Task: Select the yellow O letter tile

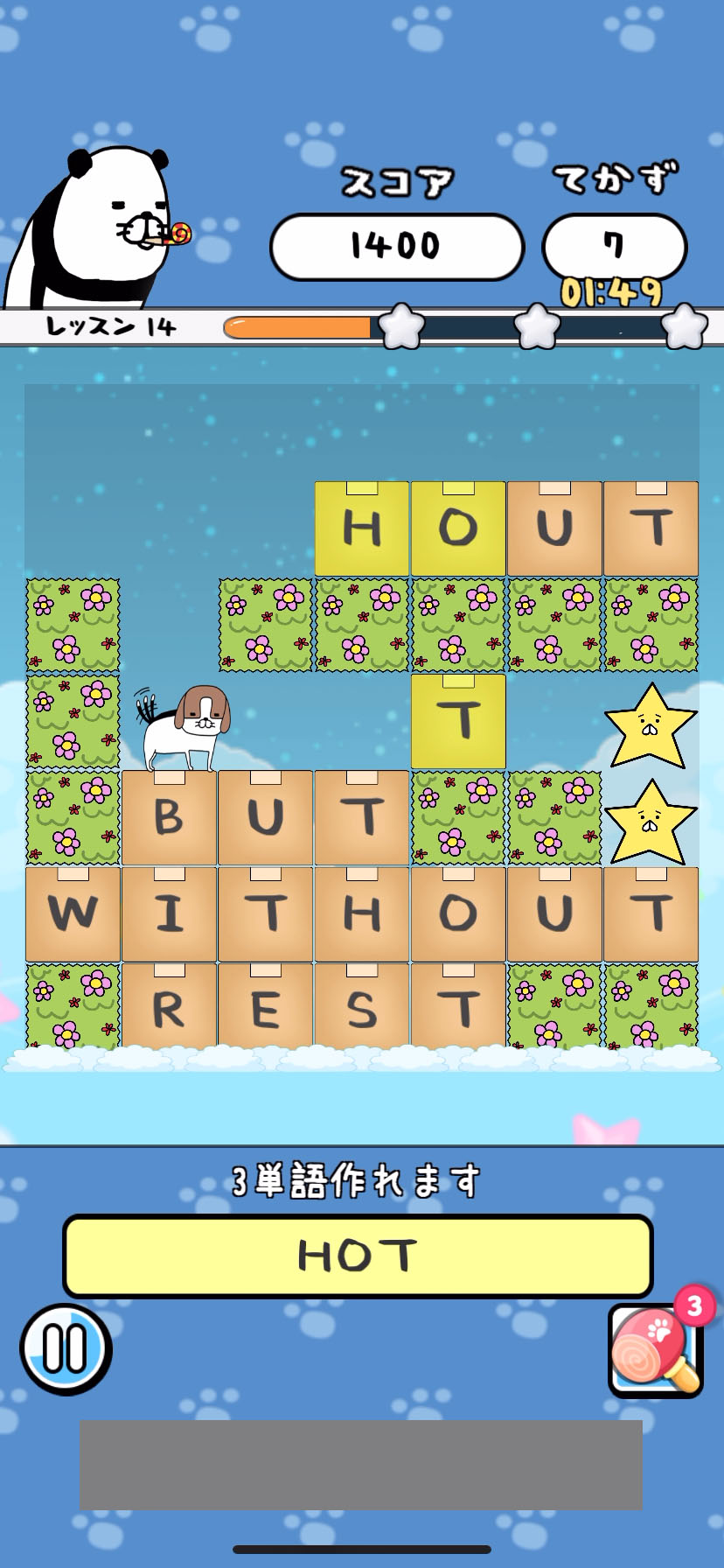Action: [458, 529]
